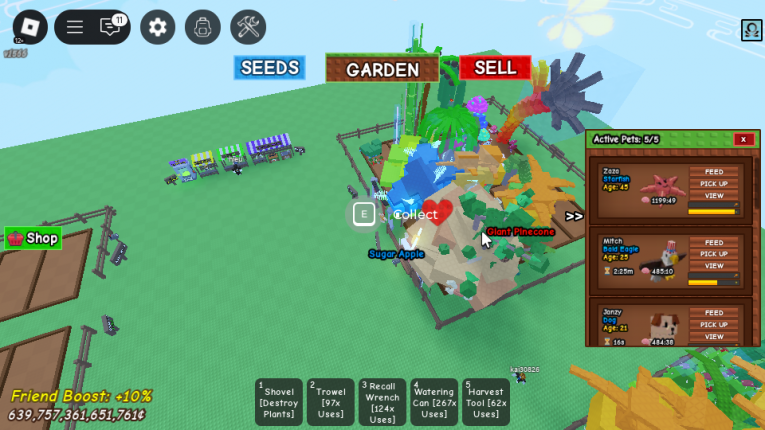Close the Active Pets panel
The height and width of the screenshot is (430, 765).
(x=743, y=139)
